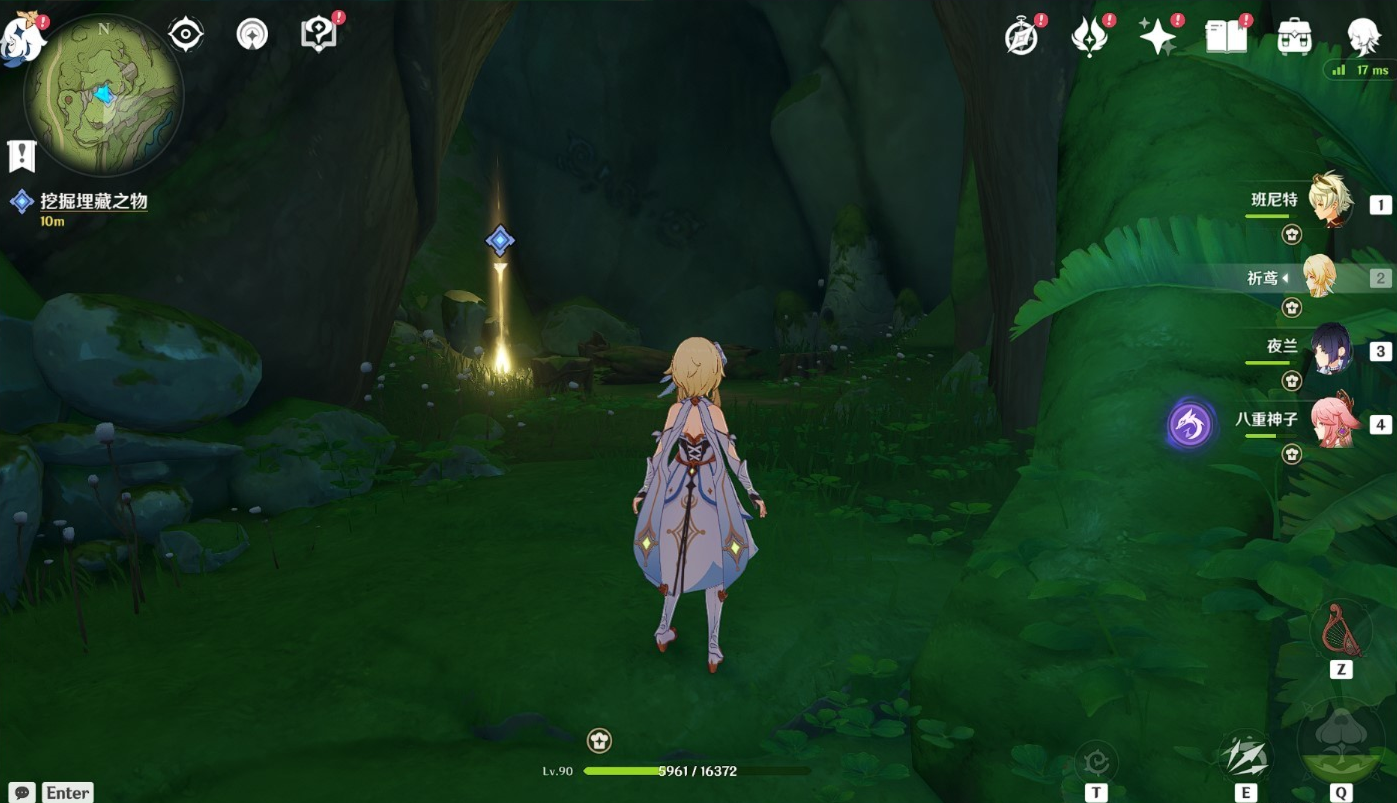Open the circular gauge icon beside the minimap
This screenshot has width=1397, height=803.
click(x=252, y=35)
